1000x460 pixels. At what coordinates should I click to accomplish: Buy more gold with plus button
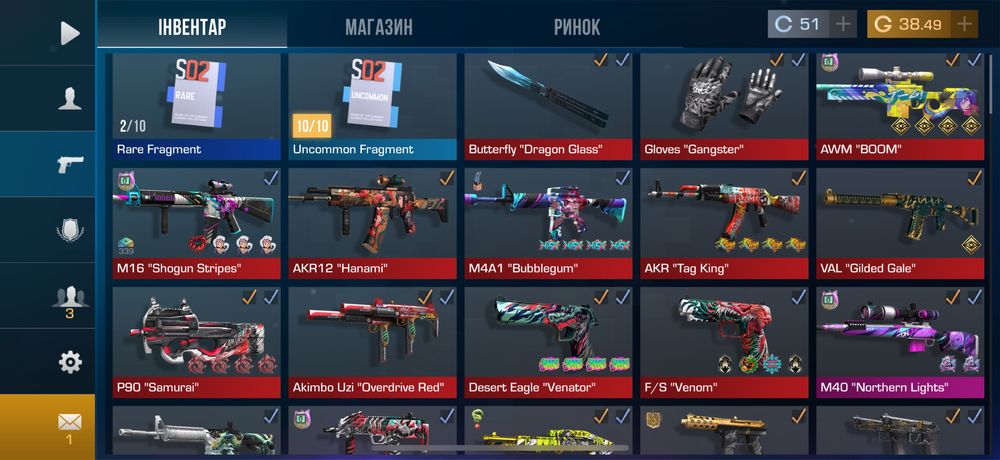(964, 24)
